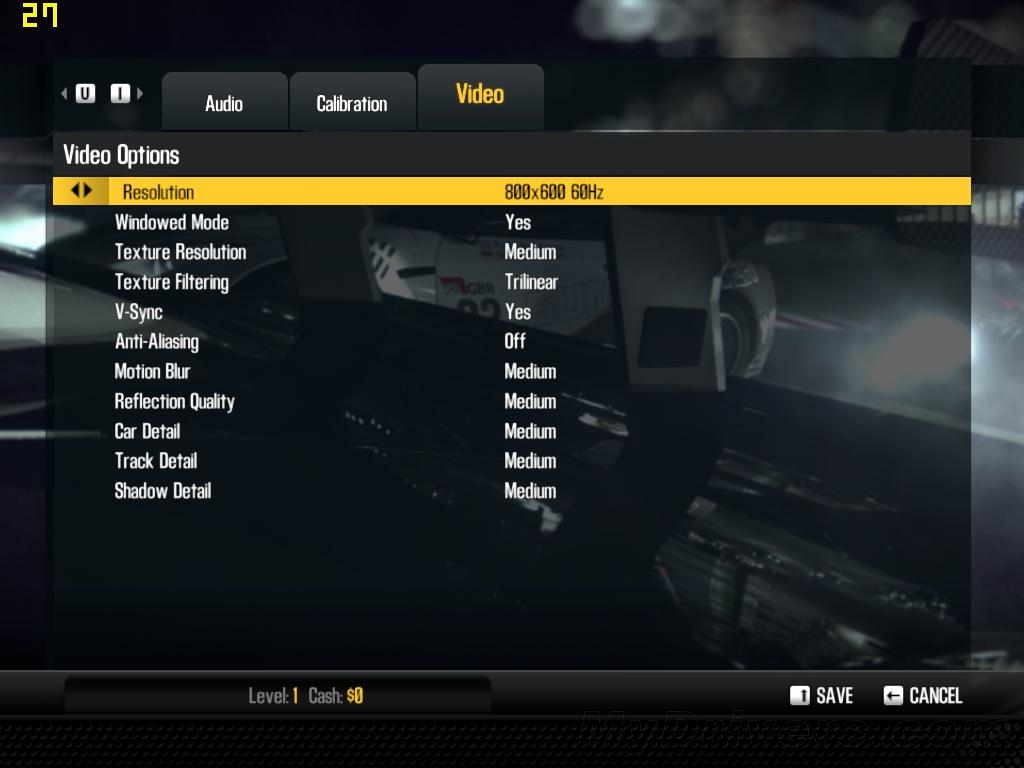Cancel the video option changes

923,696
